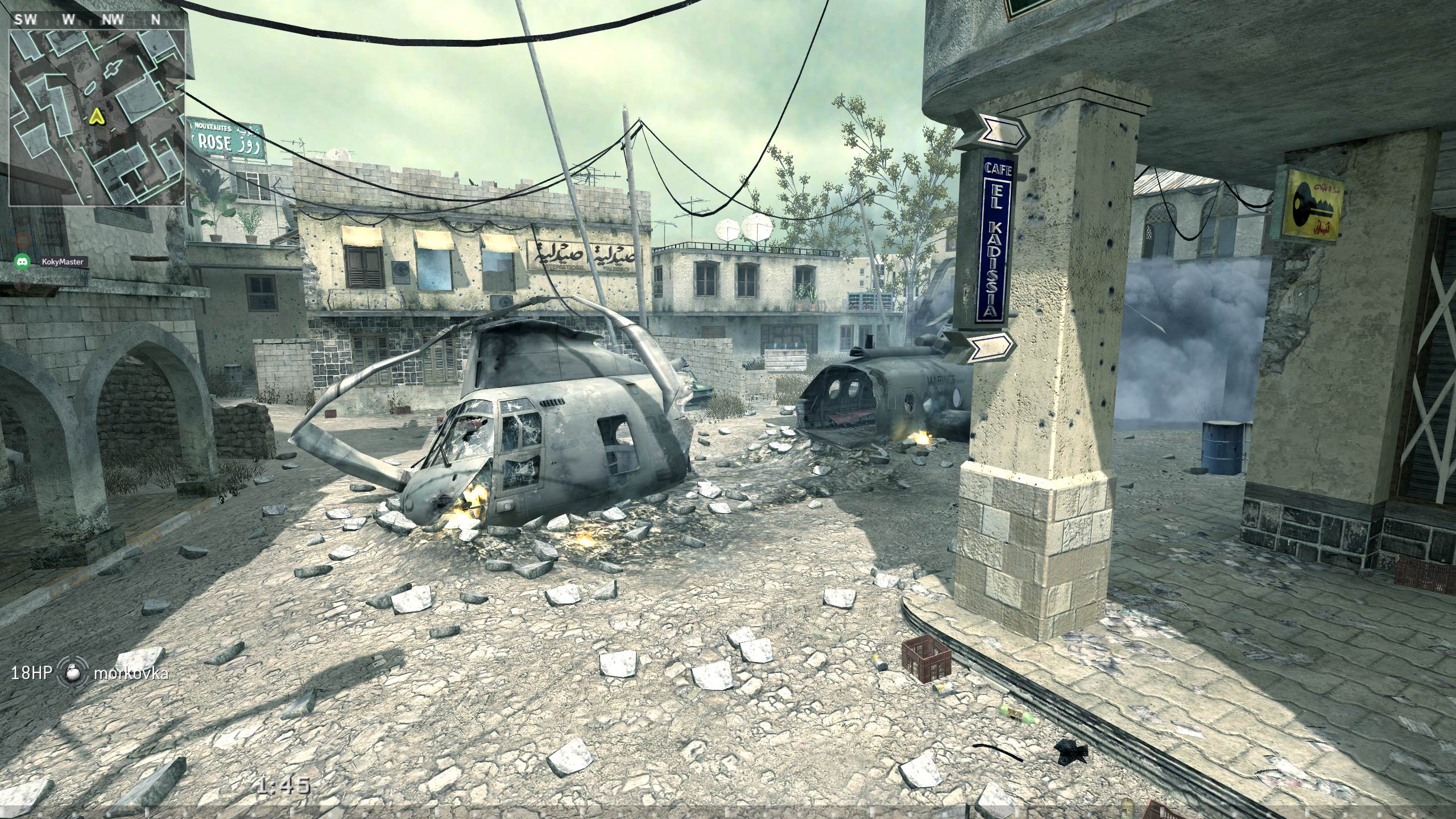Viewport: 1456px width, 819px height.
Task: Click the green Discord avatar for KokyMaster
Action: (22, 262)
